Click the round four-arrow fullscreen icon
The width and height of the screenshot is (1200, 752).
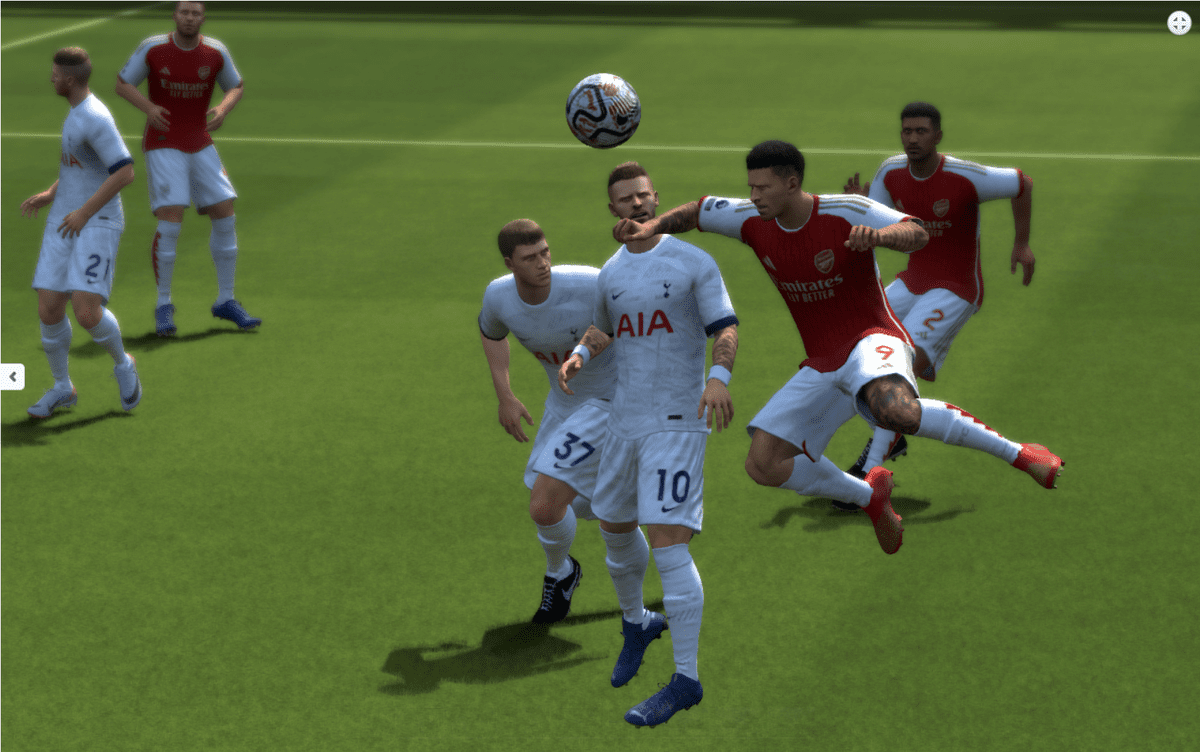[x=1179, y=22]
